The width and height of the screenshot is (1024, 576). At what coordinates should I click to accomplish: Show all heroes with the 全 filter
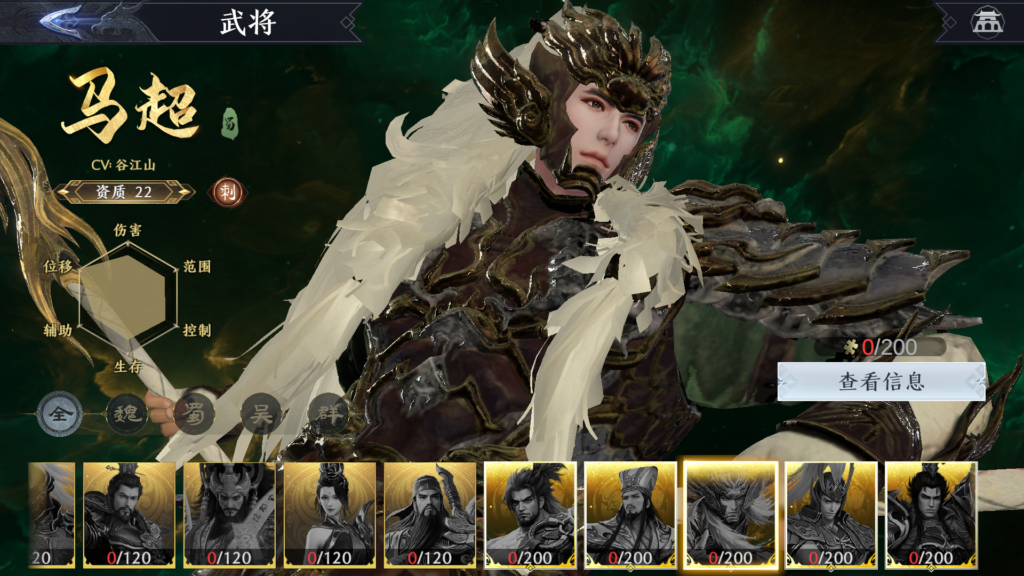(x=61, y=414)
